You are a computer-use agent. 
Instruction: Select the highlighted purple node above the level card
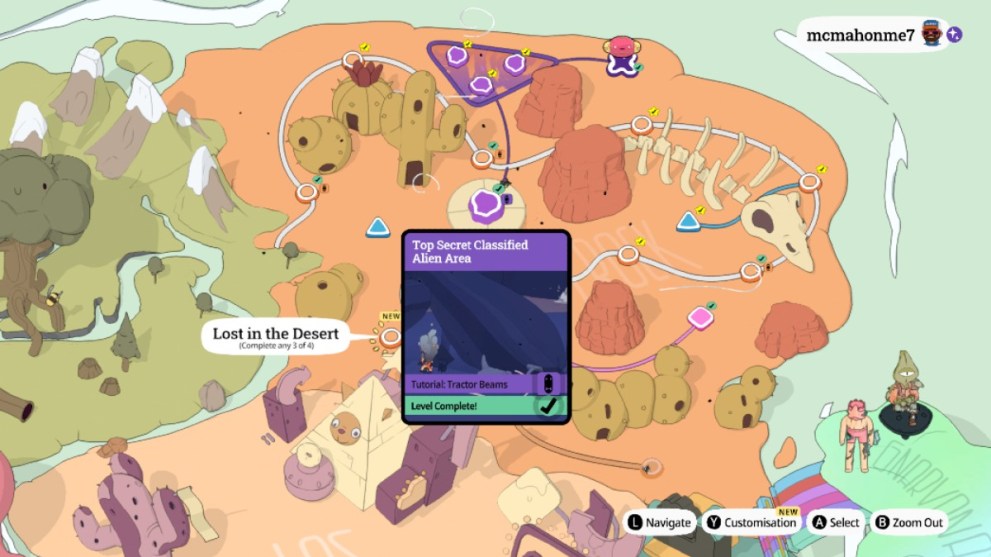coord(487,206)
